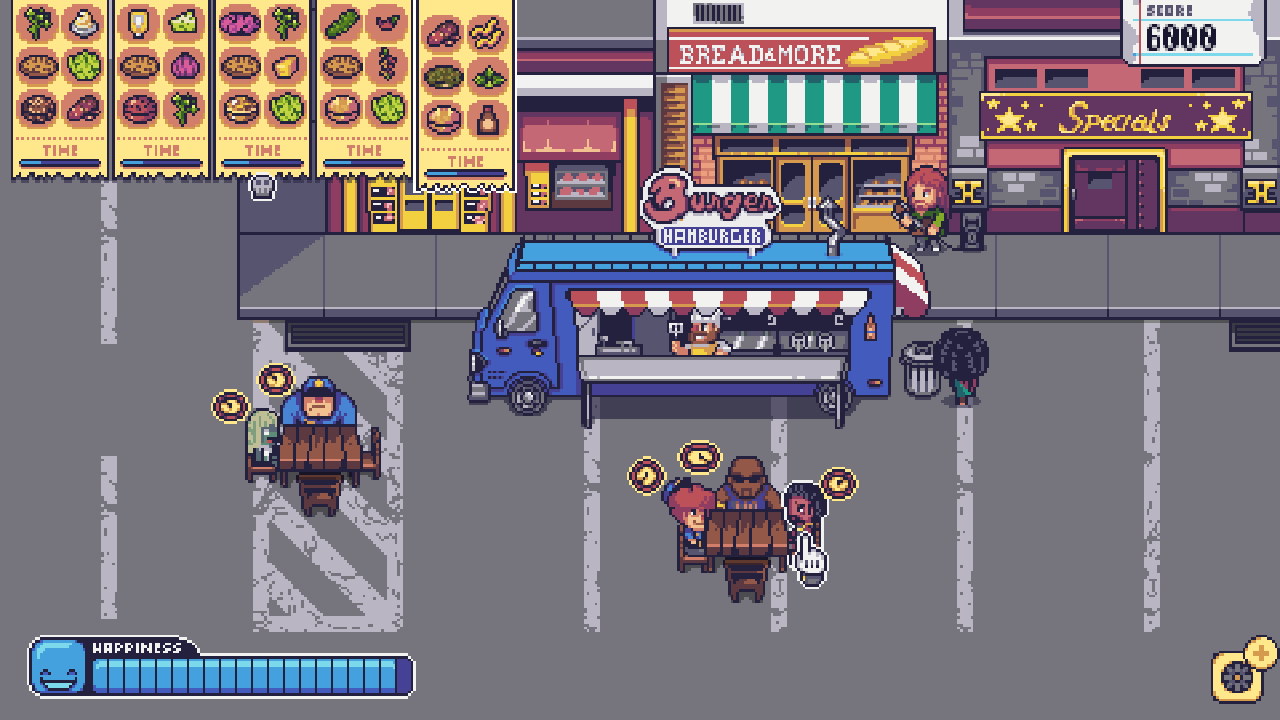Click the chili pepper icon on the fourth ticket
The height and width of the screenshot is (720, 1280).
click(388, 23)
